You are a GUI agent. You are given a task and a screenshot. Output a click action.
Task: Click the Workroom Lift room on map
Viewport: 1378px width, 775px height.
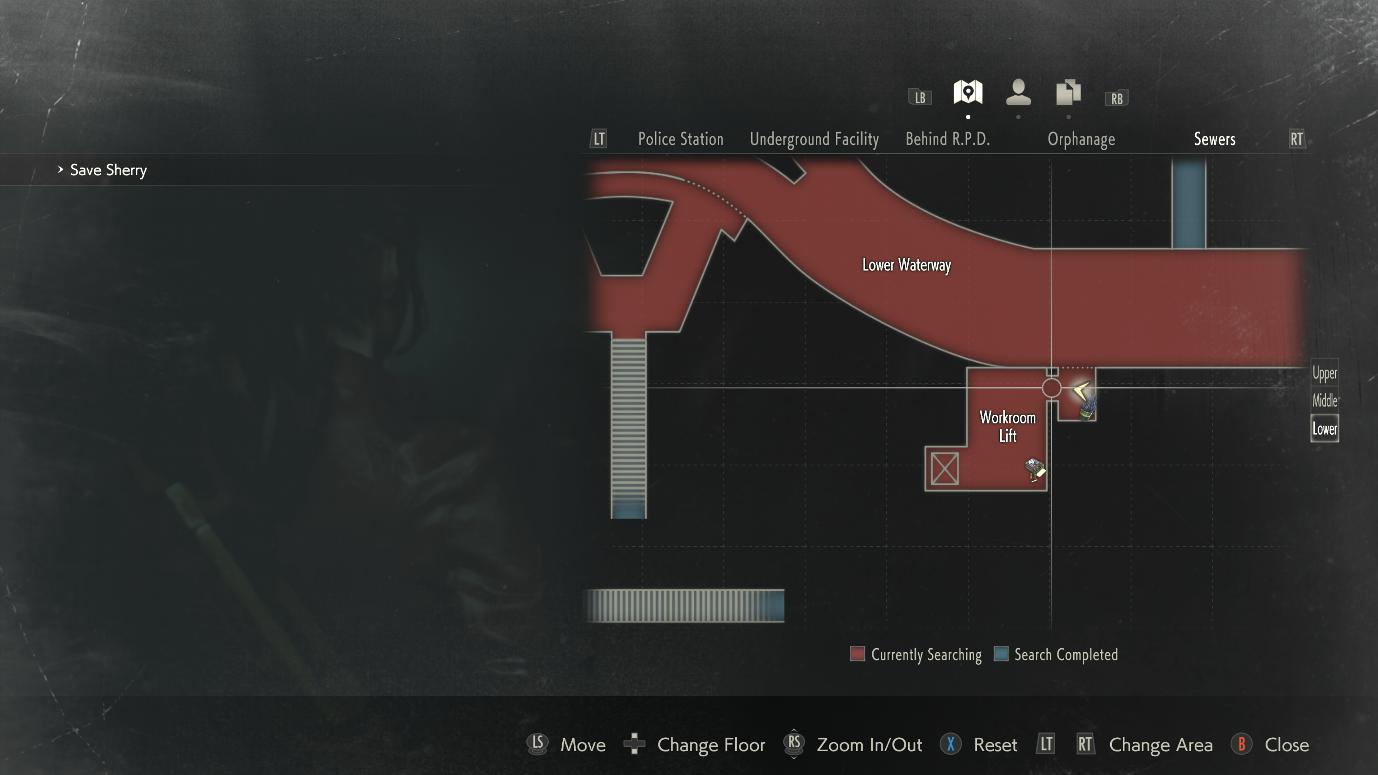1006,426
